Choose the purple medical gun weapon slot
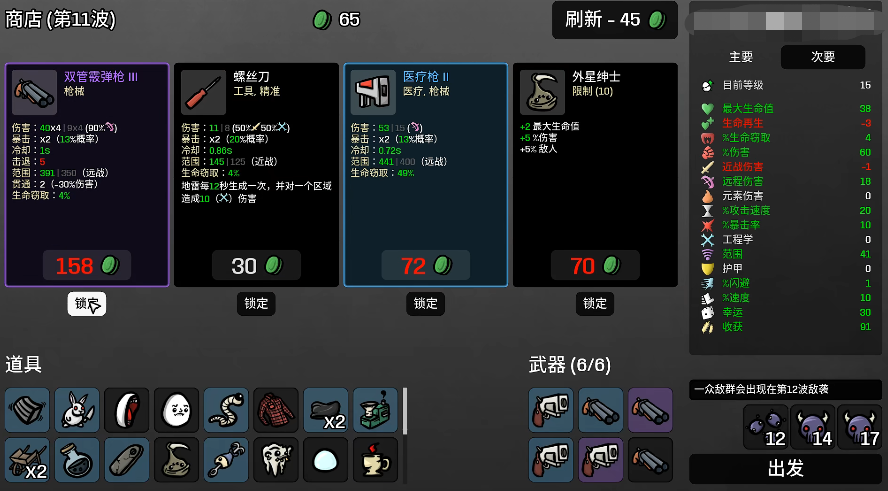The image size is (888, 491). [x=600, y=460]
